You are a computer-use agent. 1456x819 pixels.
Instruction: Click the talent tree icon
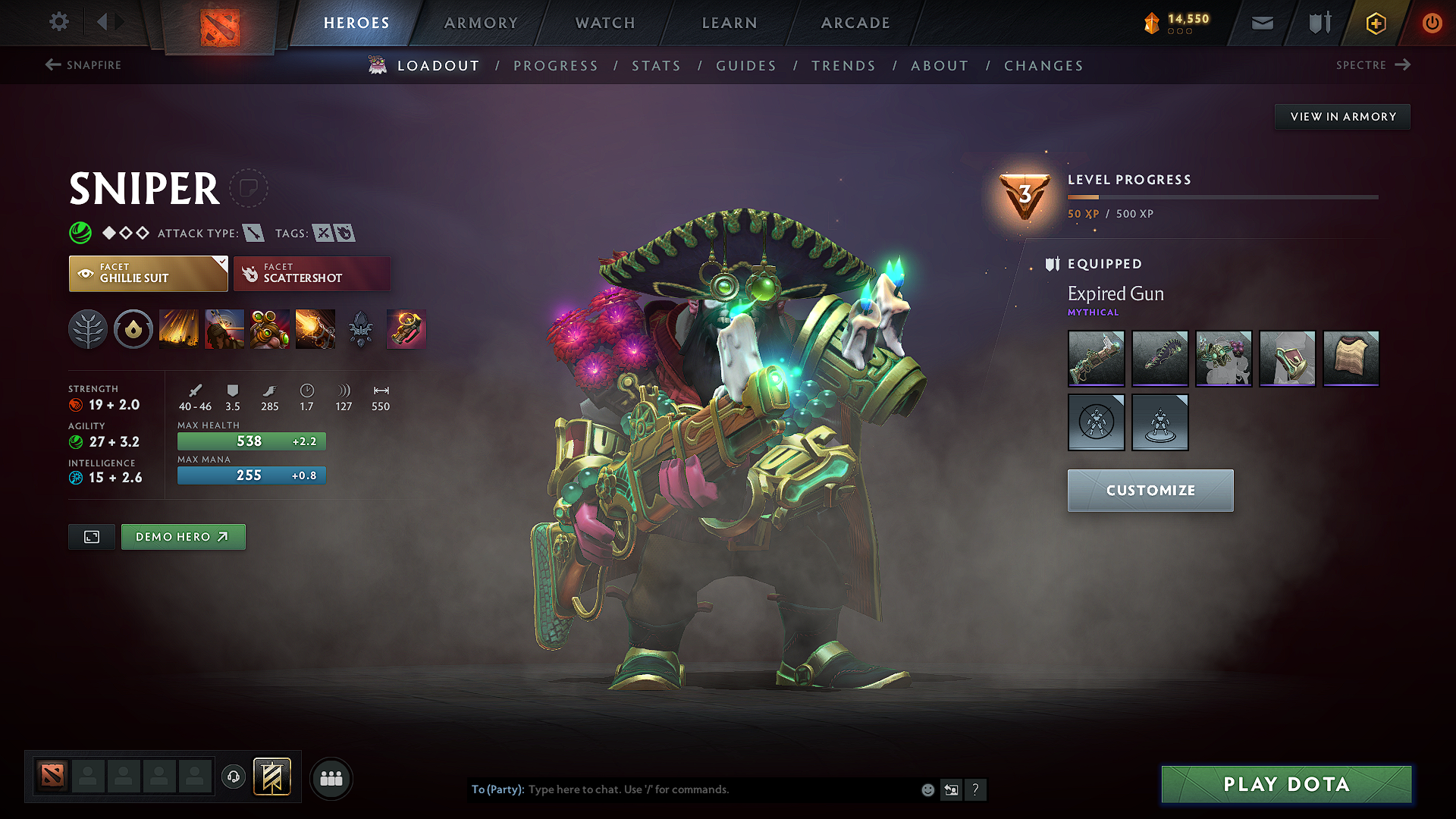(87, 329)
